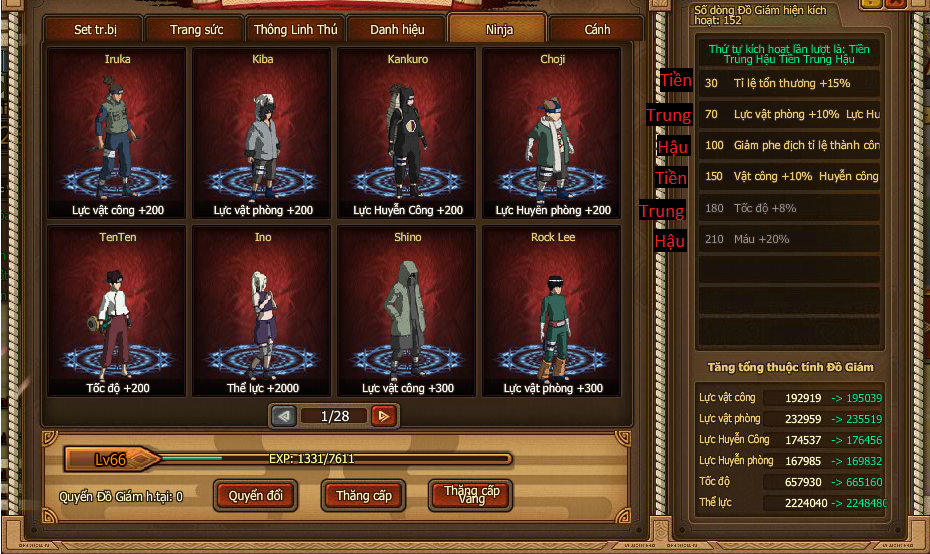Advance to the next ninja page

(x=383, y=416)
